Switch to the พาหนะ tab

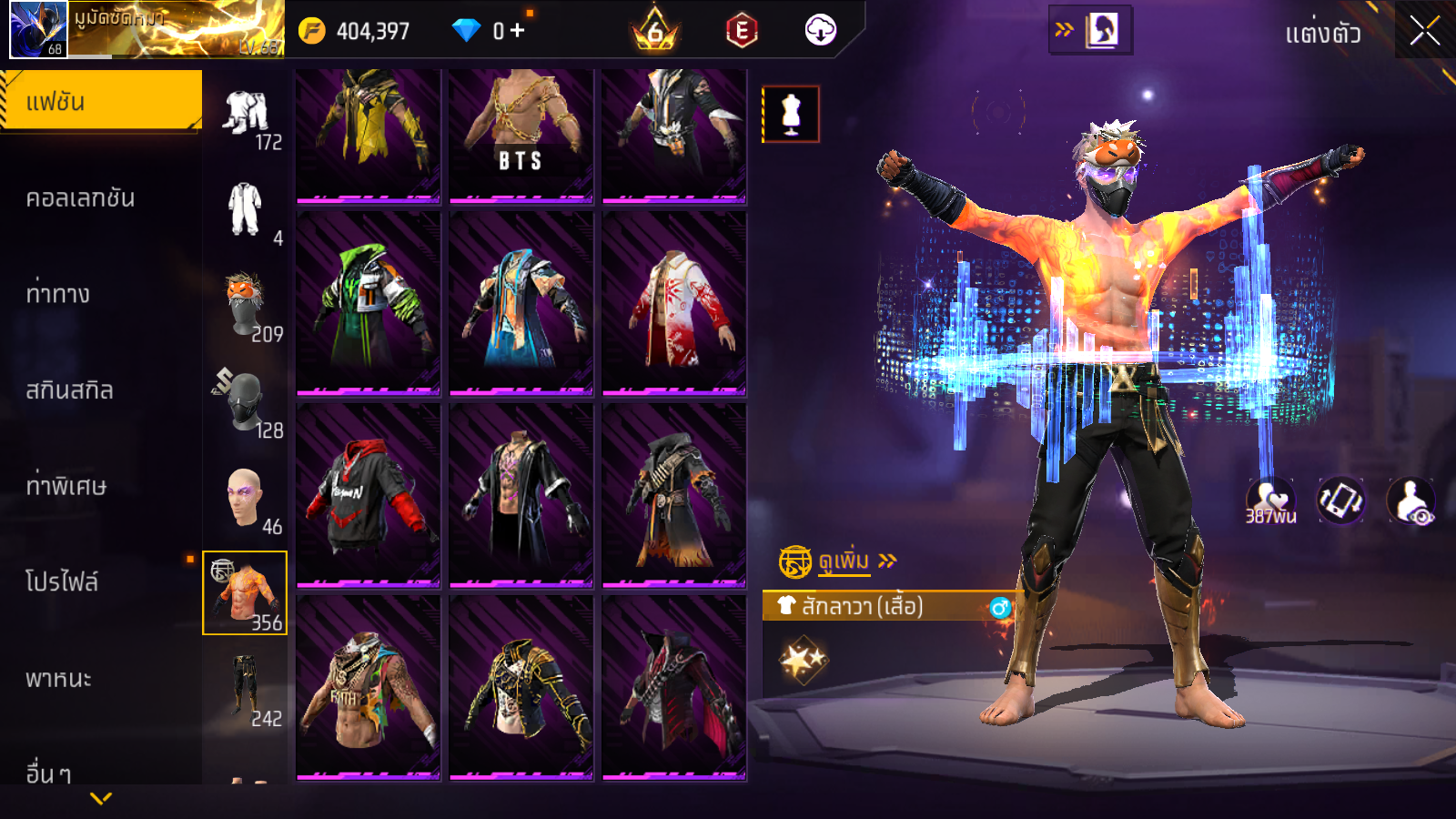(59, 679)
